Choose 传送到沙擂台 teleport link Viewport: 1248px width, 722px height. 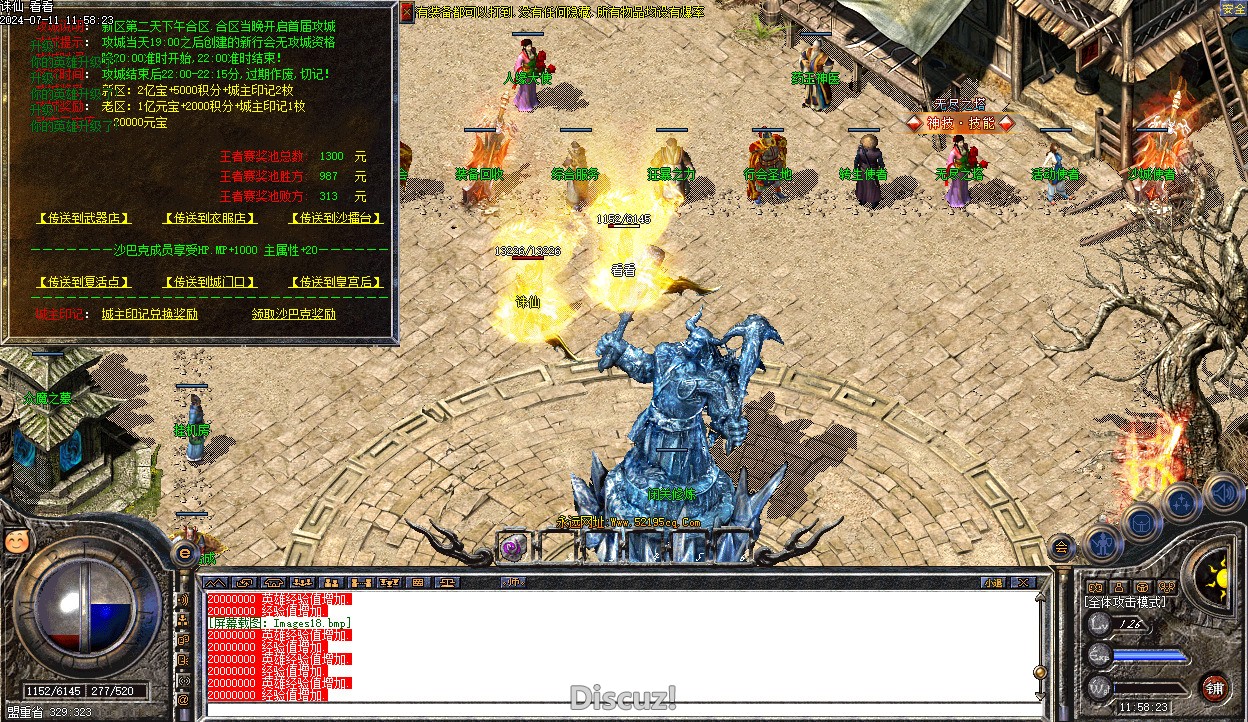click(x=337, y=218)
